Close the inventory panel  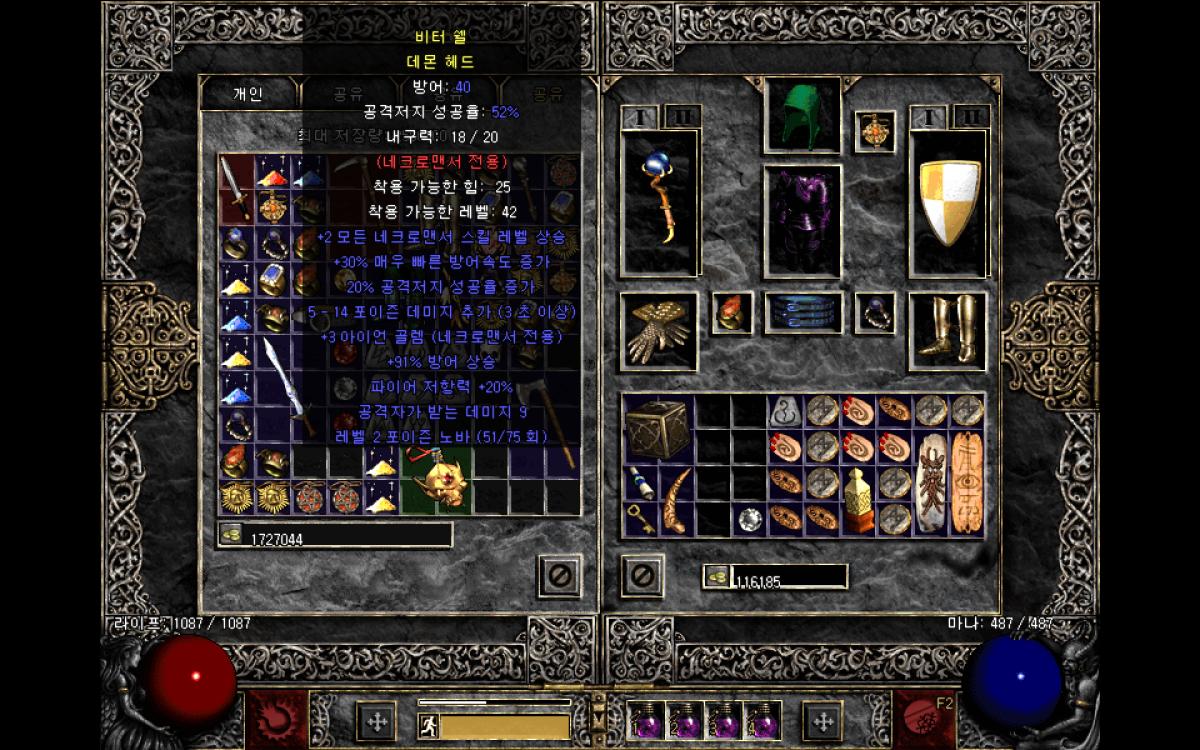pyautogui.click(x=642, y=576)
